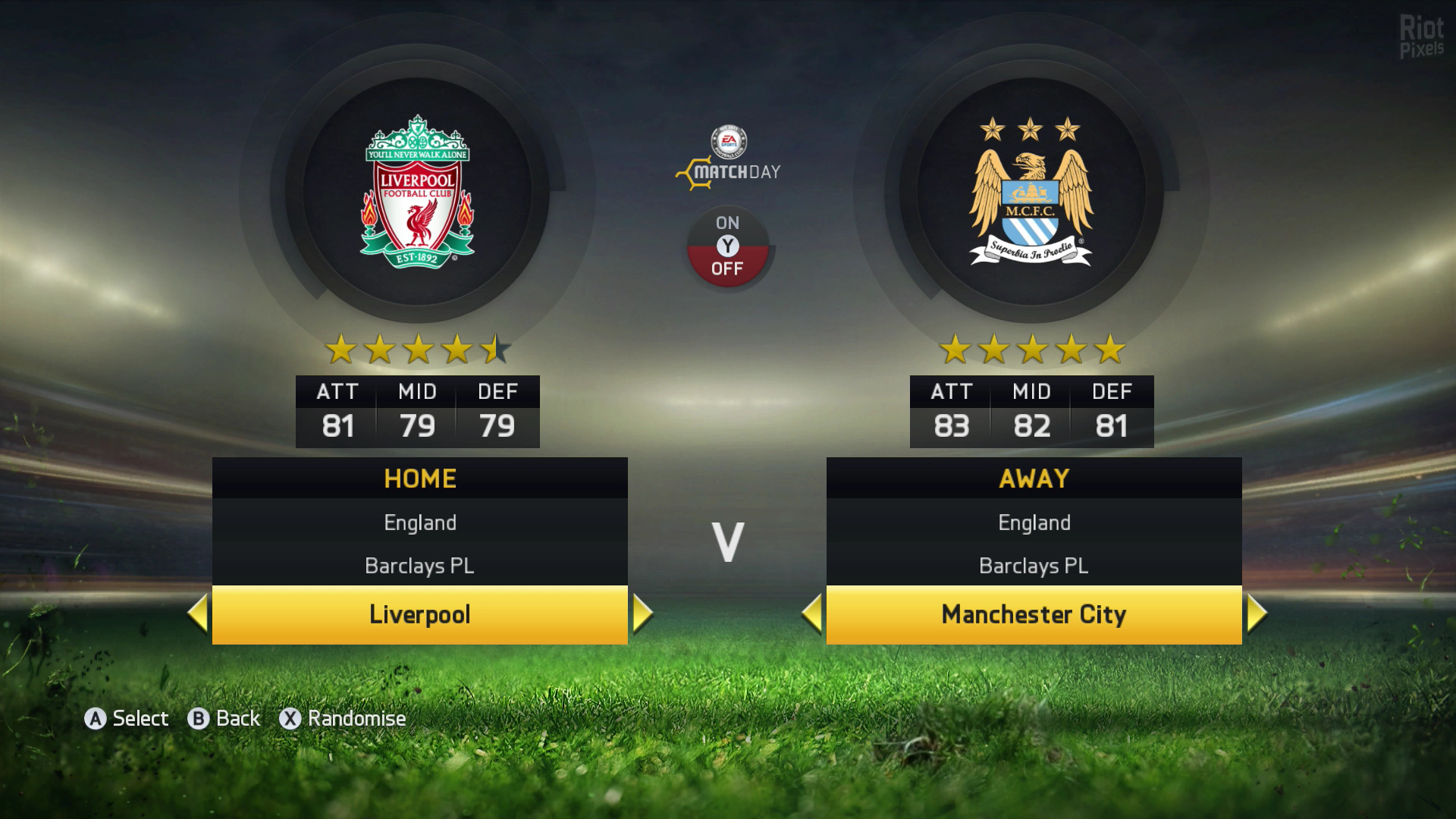The height and width of the screenshot is (819, 1456).
Task: Cycle home team with left arrow beside Liverpool
Action: (x=198, y=613)
